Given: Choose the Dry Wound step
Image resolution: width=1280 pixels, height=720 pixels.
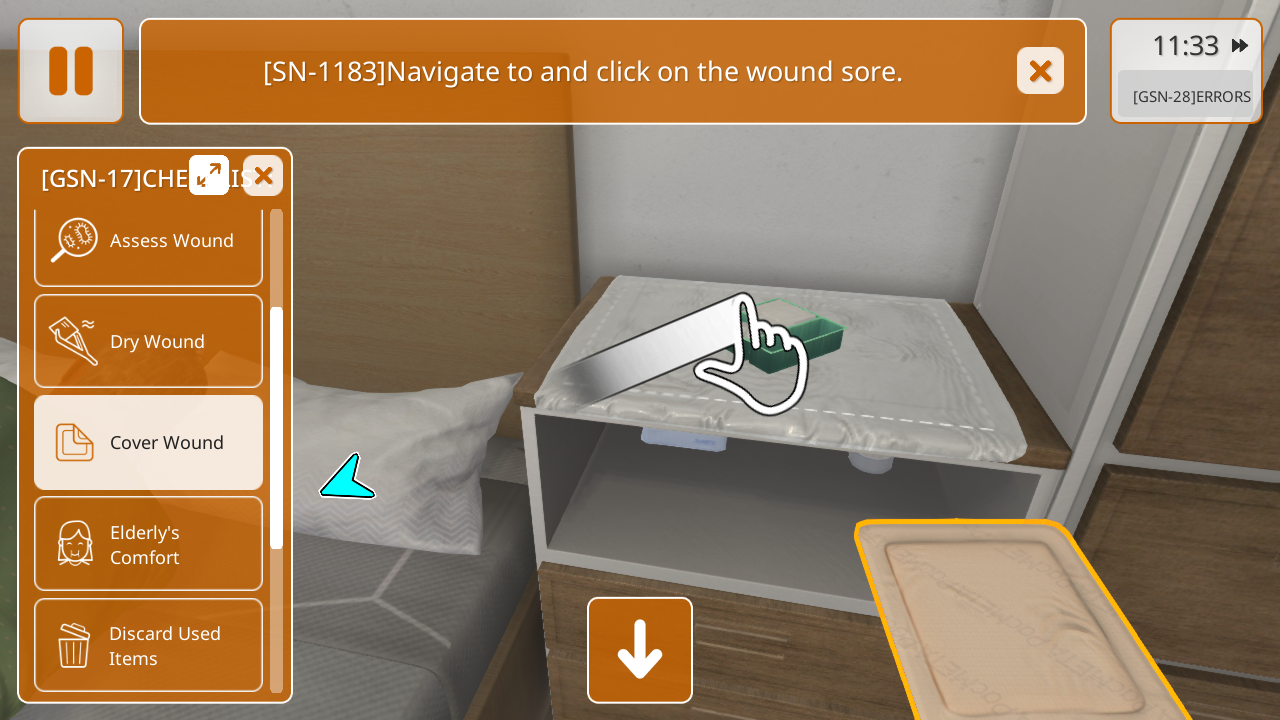Looking at the screenshot, I should [148, 342].
